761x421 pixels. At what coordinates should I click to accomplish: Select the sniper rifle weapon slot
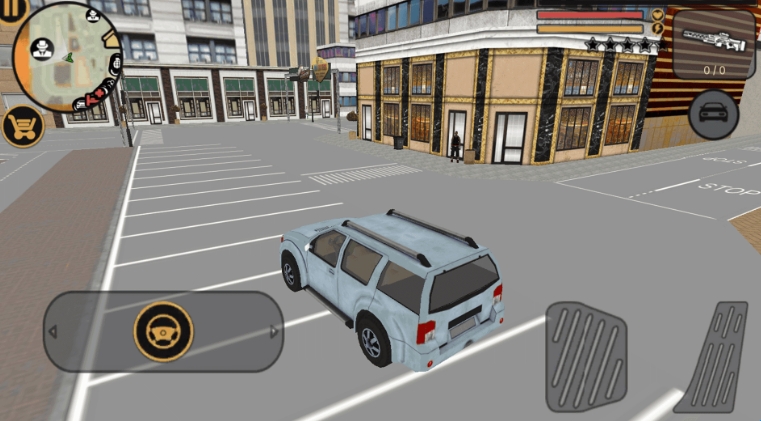(x=713, y=44)
